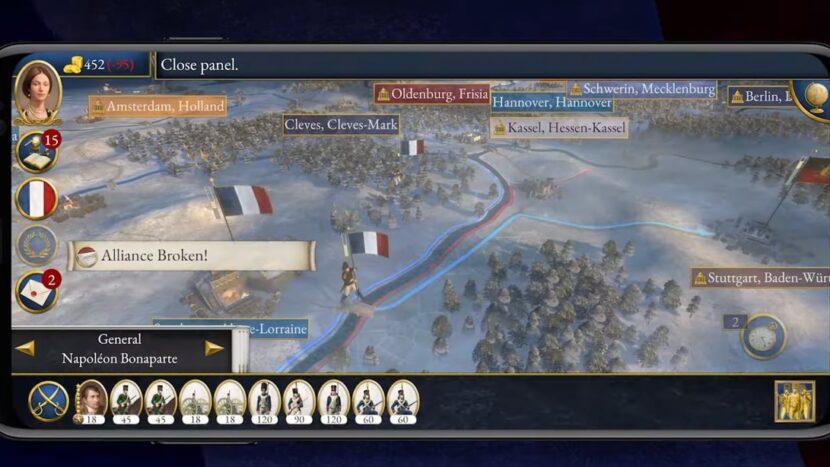830x467 pixels.
Task: Select the Amsterdam, Holland city label
Action: tap(157, 106)
